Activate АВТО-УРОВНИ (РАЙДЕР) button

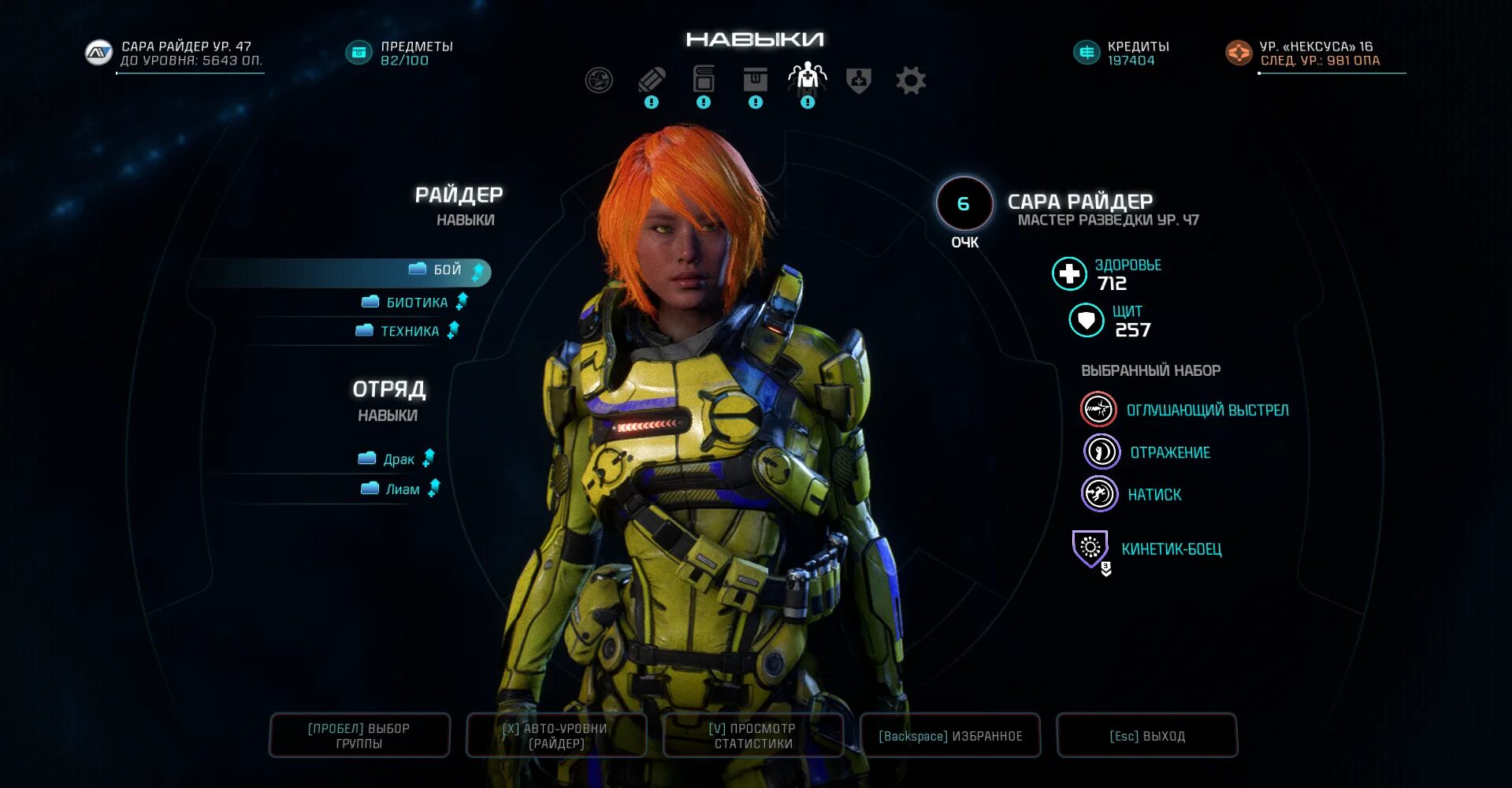point(556,736)
